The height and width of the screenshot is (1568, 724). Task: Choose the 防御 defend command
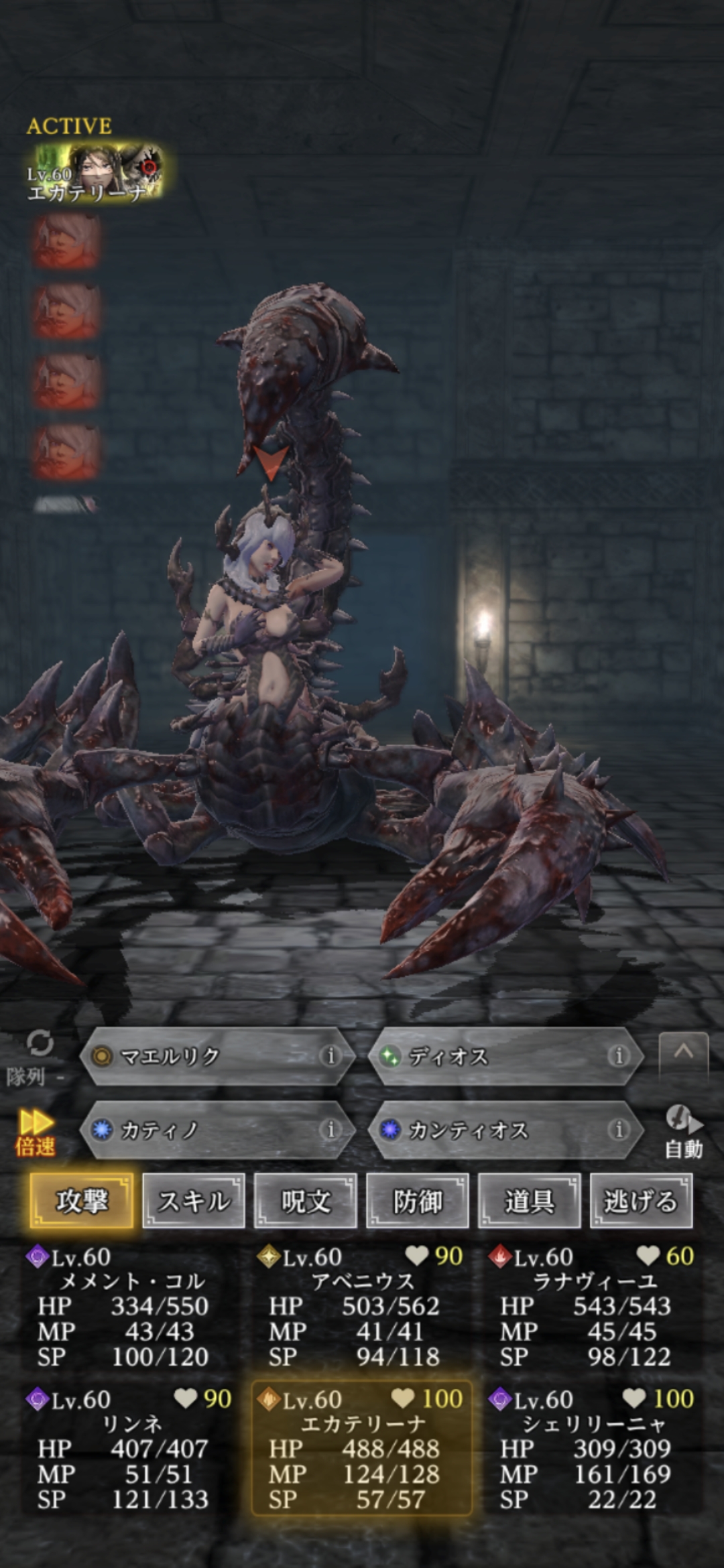[x=417, y=1201]
